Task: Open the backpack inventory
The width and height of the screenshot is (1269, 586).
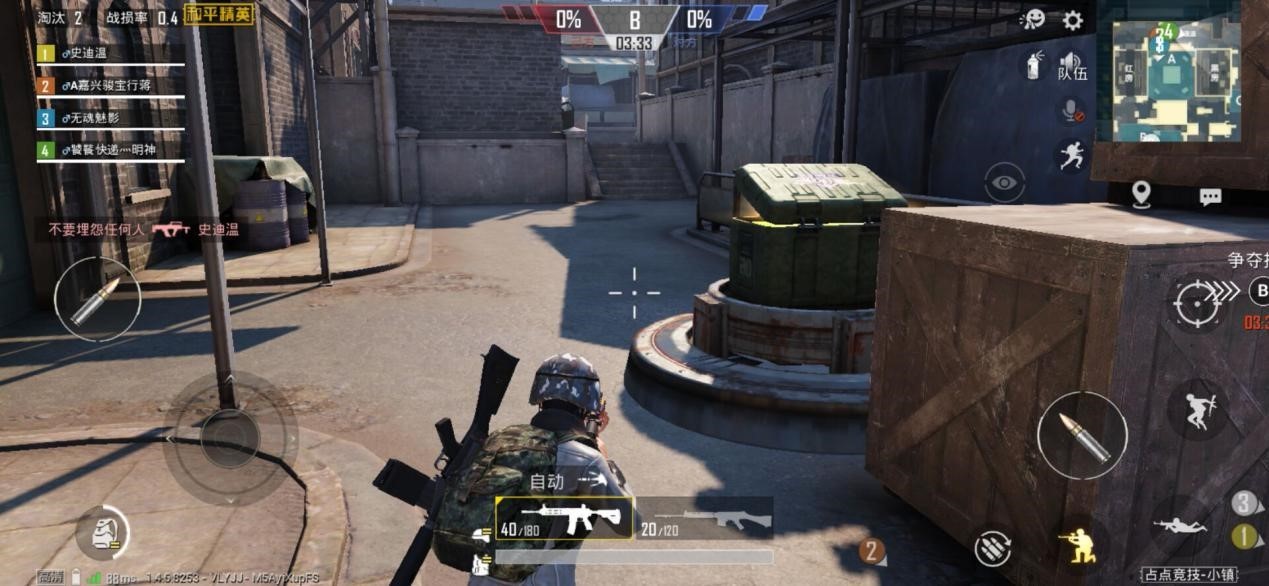Action: coord(103,533)
